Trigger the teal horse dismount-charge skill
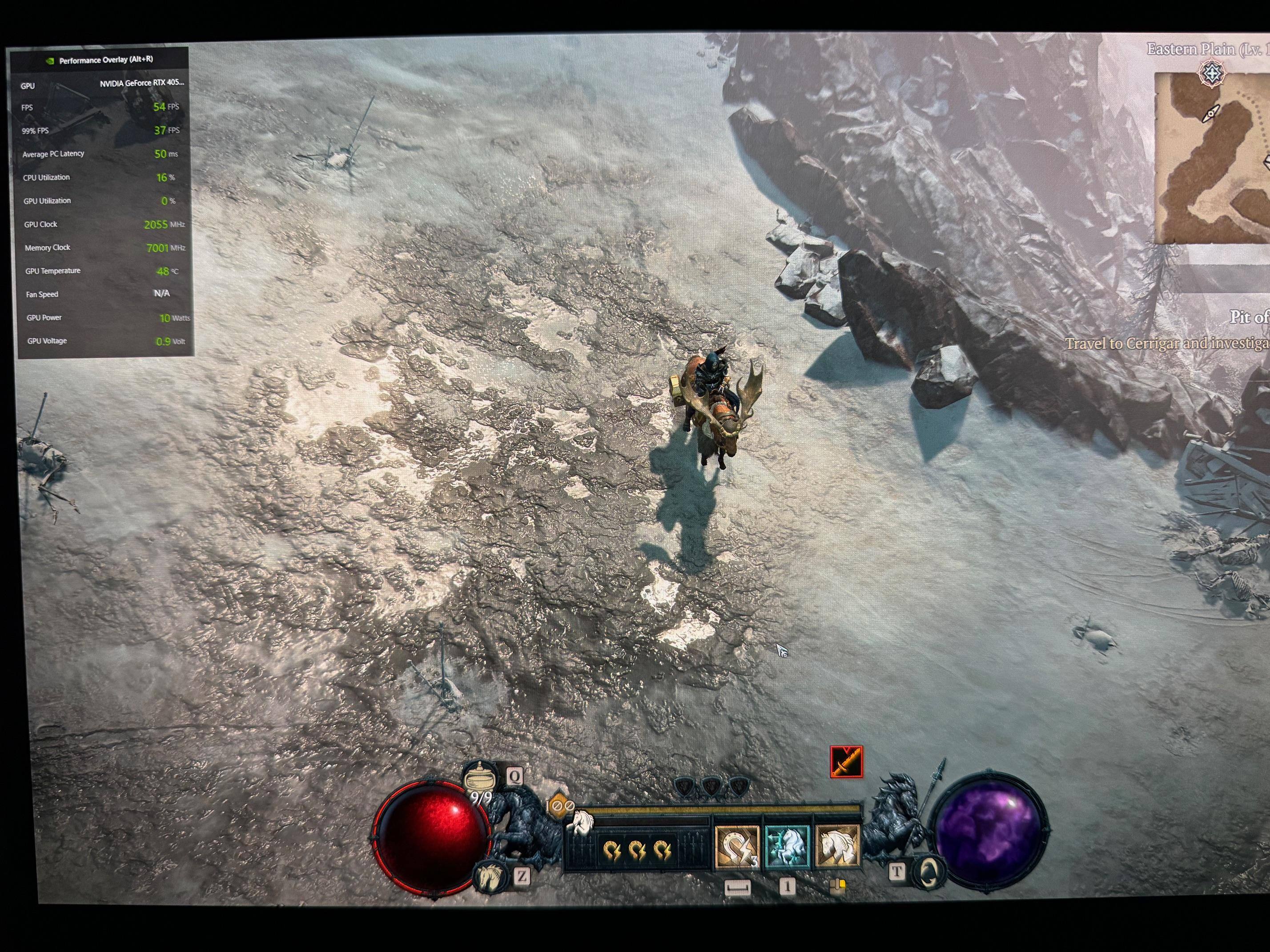This screenshot has width=1270, height=952. click(787, 847)
